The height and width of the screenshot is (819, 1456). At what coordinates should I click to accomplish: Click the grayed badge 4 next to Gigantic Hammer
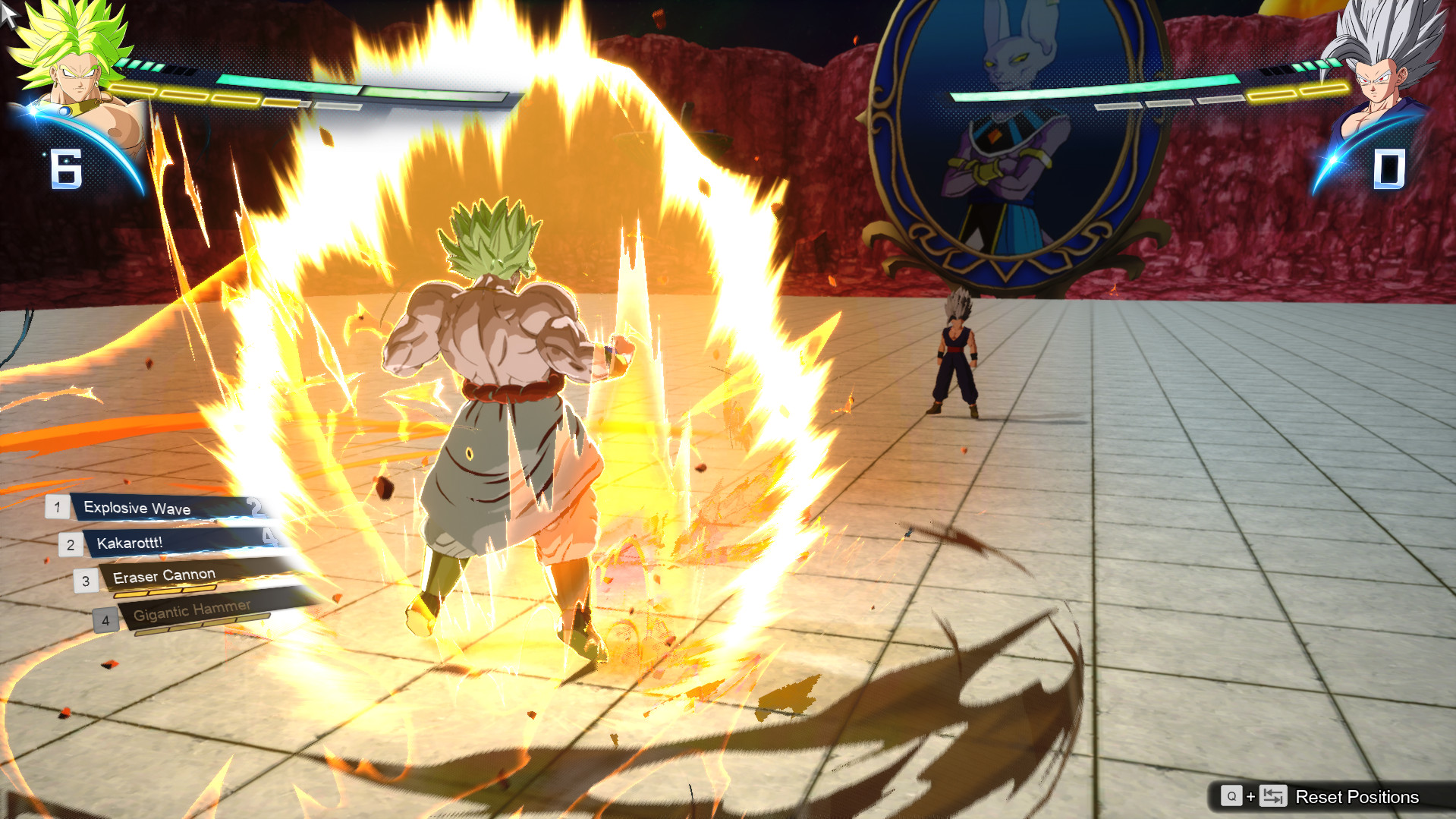pos(105,619)
